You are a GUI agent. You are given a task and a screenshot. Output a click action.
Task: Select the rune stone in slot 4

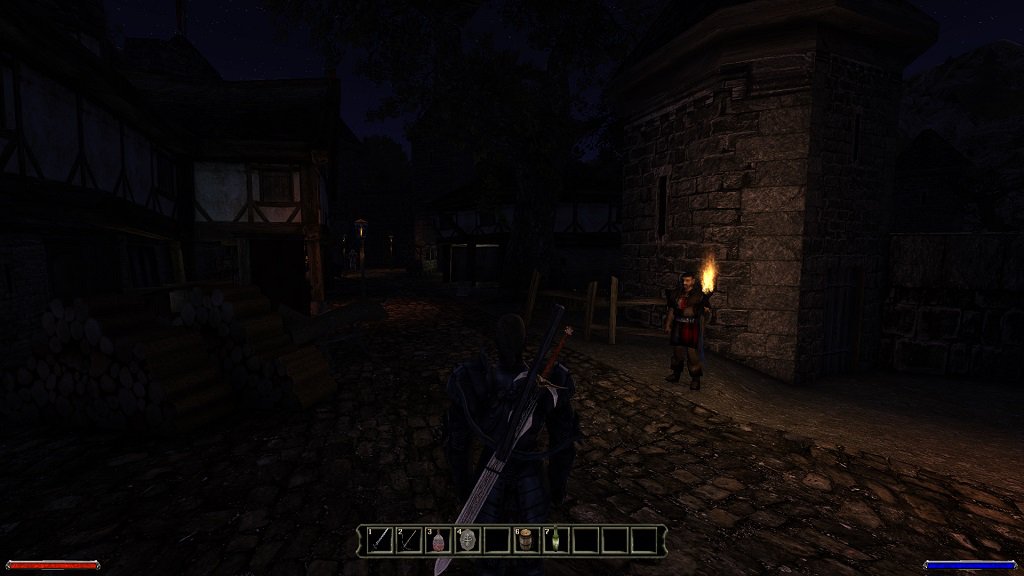467,540
